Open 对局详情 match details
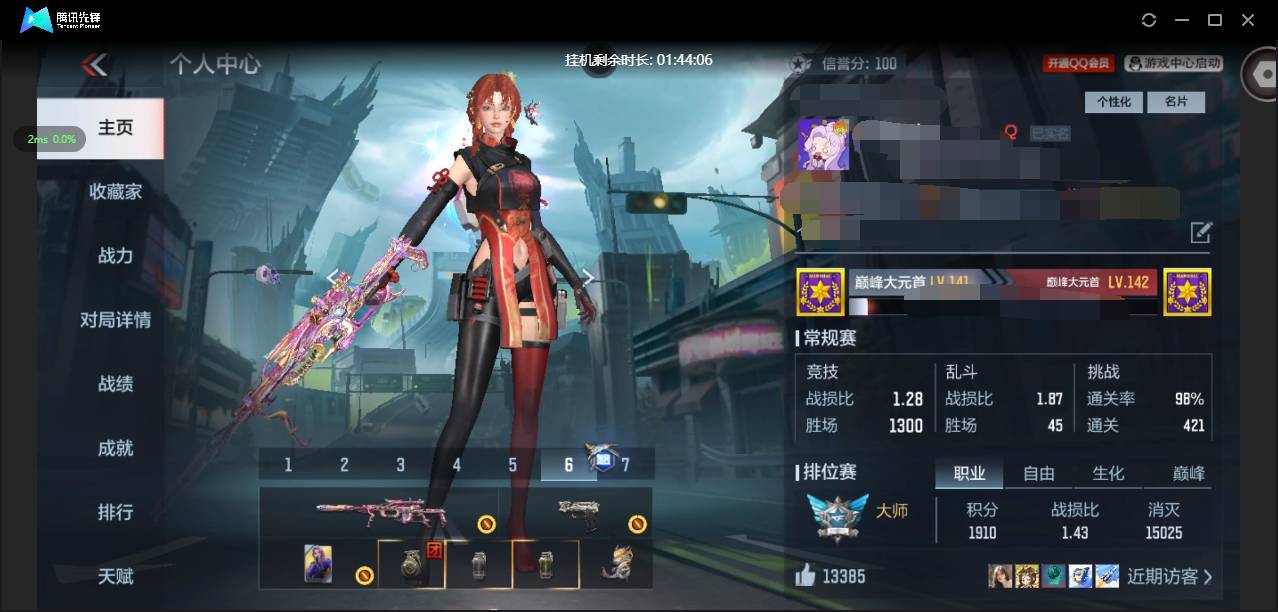Screen dimensions: 1278x612 click(x=115, y=320)
